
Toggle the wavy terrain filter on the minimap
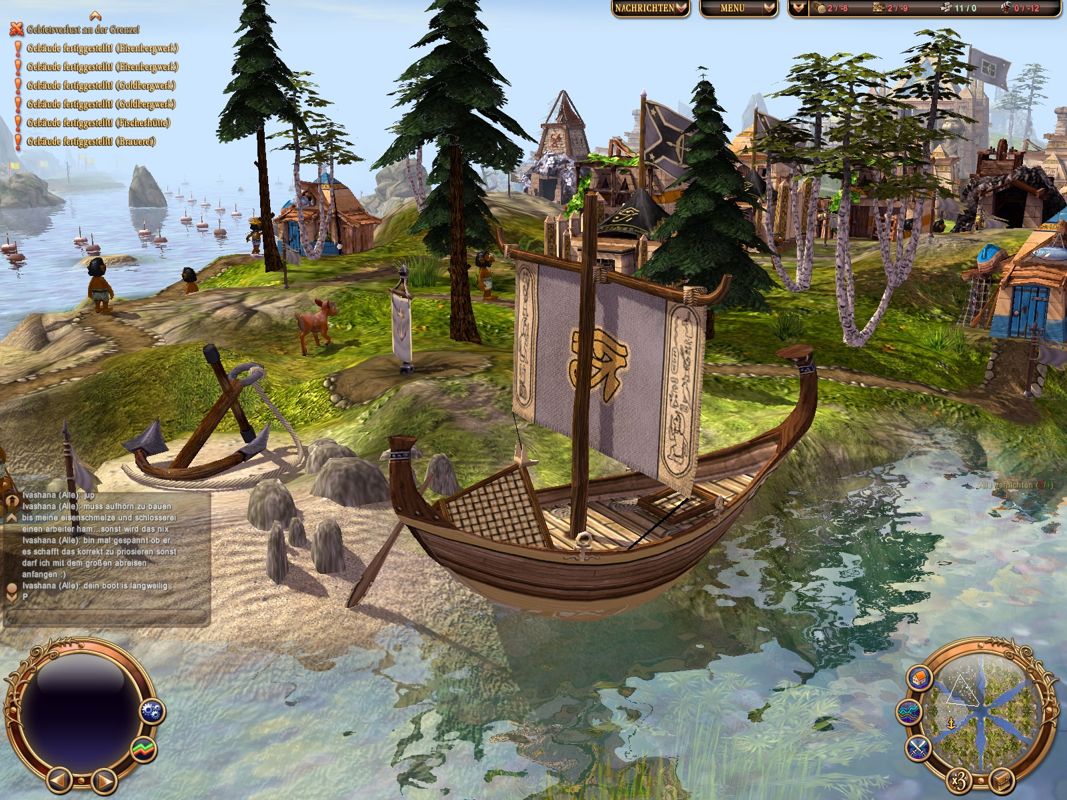910,713
